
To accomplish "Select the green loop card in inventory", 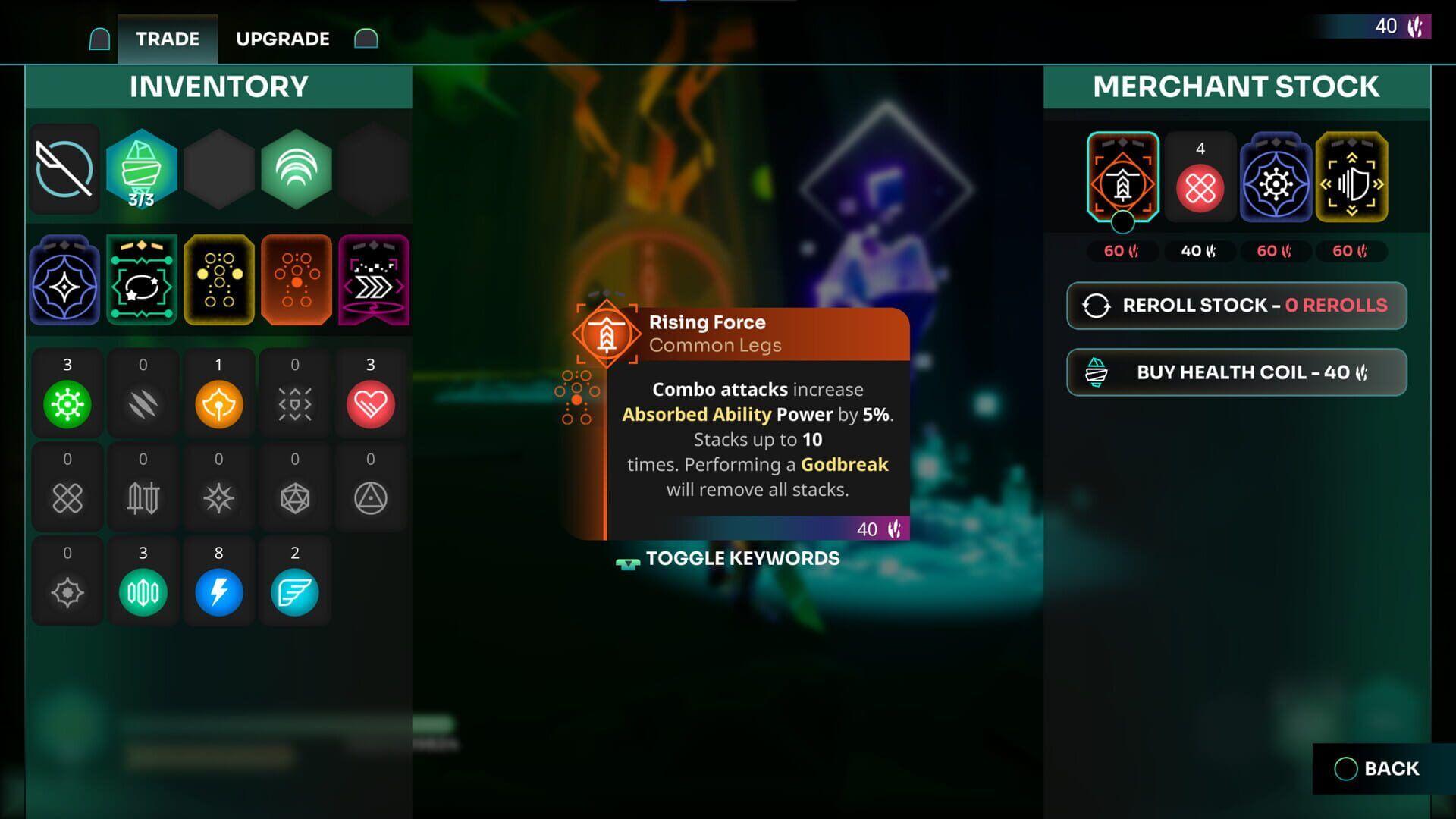I will (142, 280).
